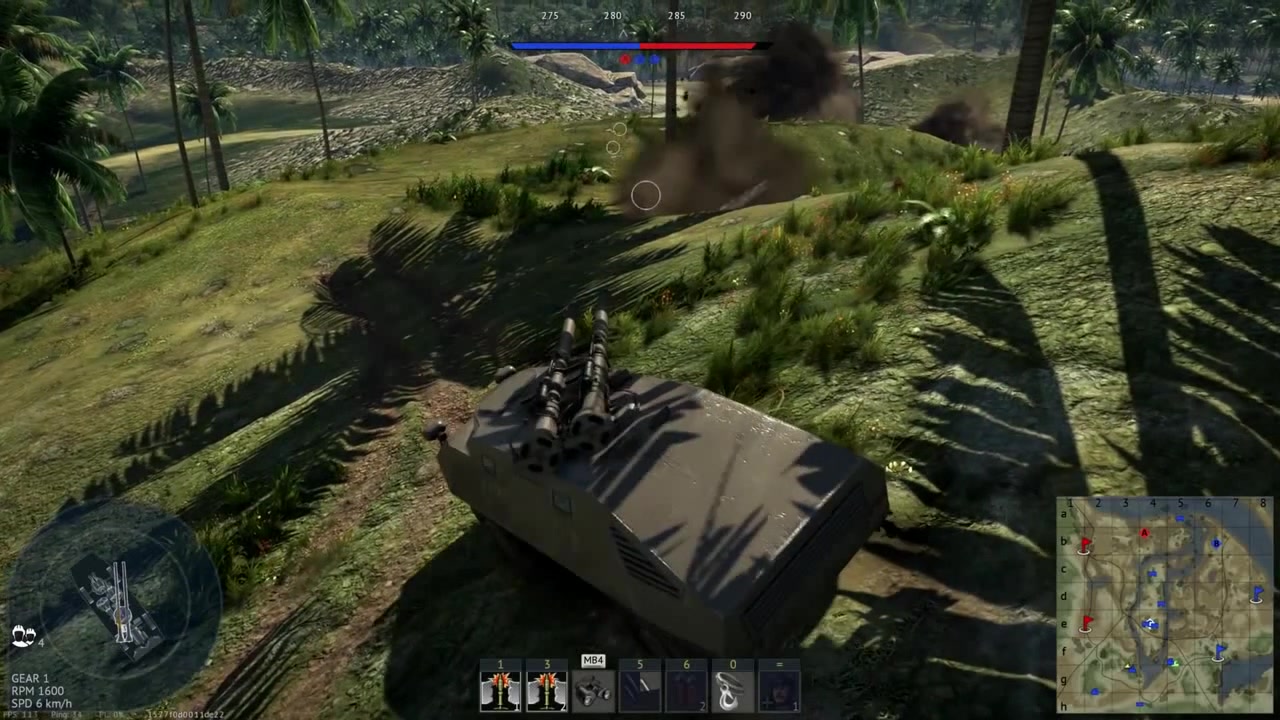Click capture point A on the minimap
The width and height of the screenshot is (1280, 720).
1145,533
